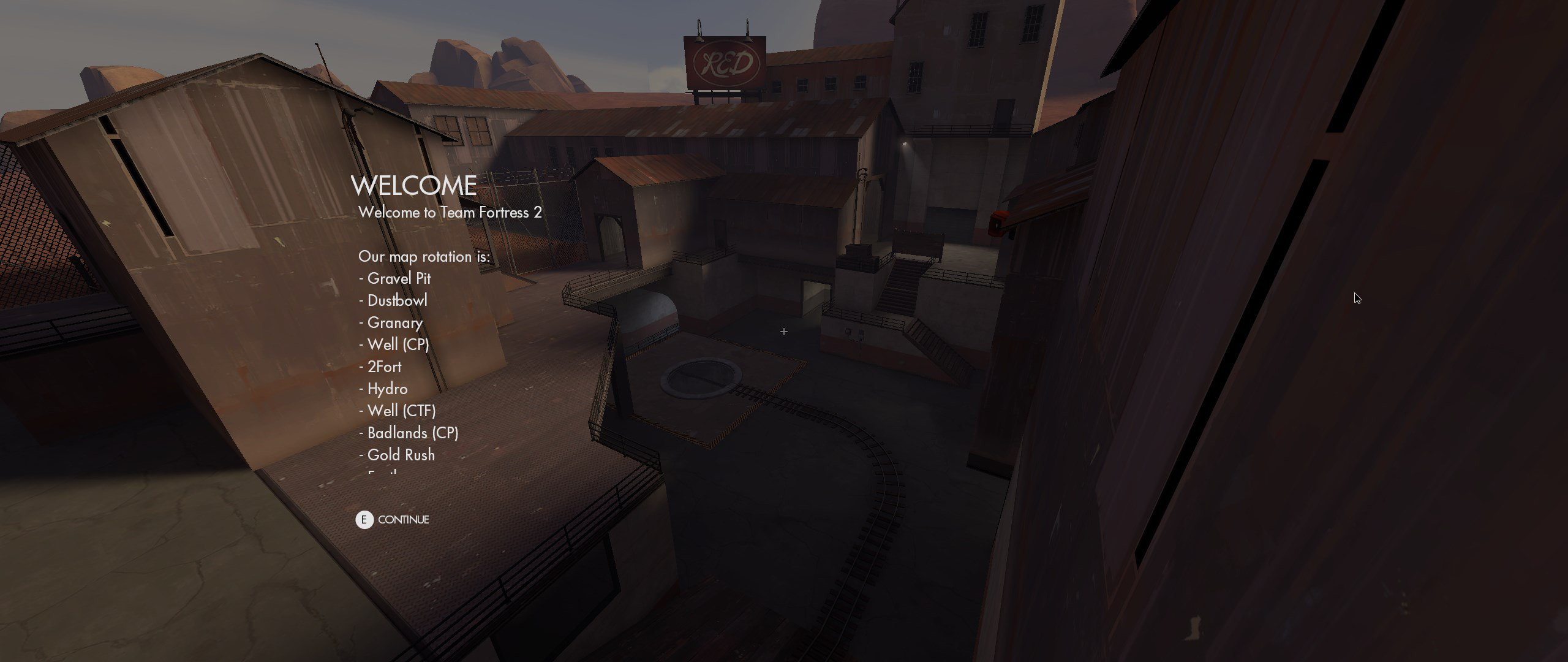Click the WELCOME heading
The image size is (1568, 662).
pyautogui.click(x=413, y=185)
